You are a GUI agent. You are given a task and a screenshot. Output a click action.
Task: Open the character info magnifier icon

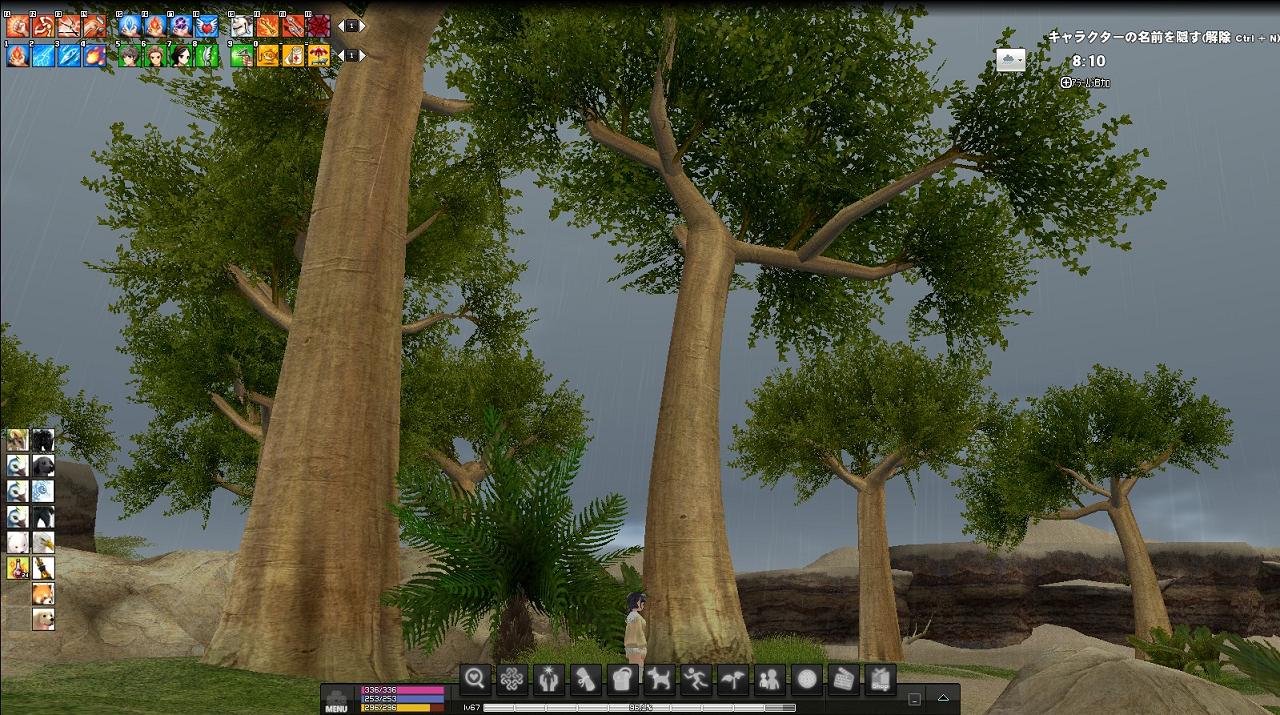coord(475,679)
